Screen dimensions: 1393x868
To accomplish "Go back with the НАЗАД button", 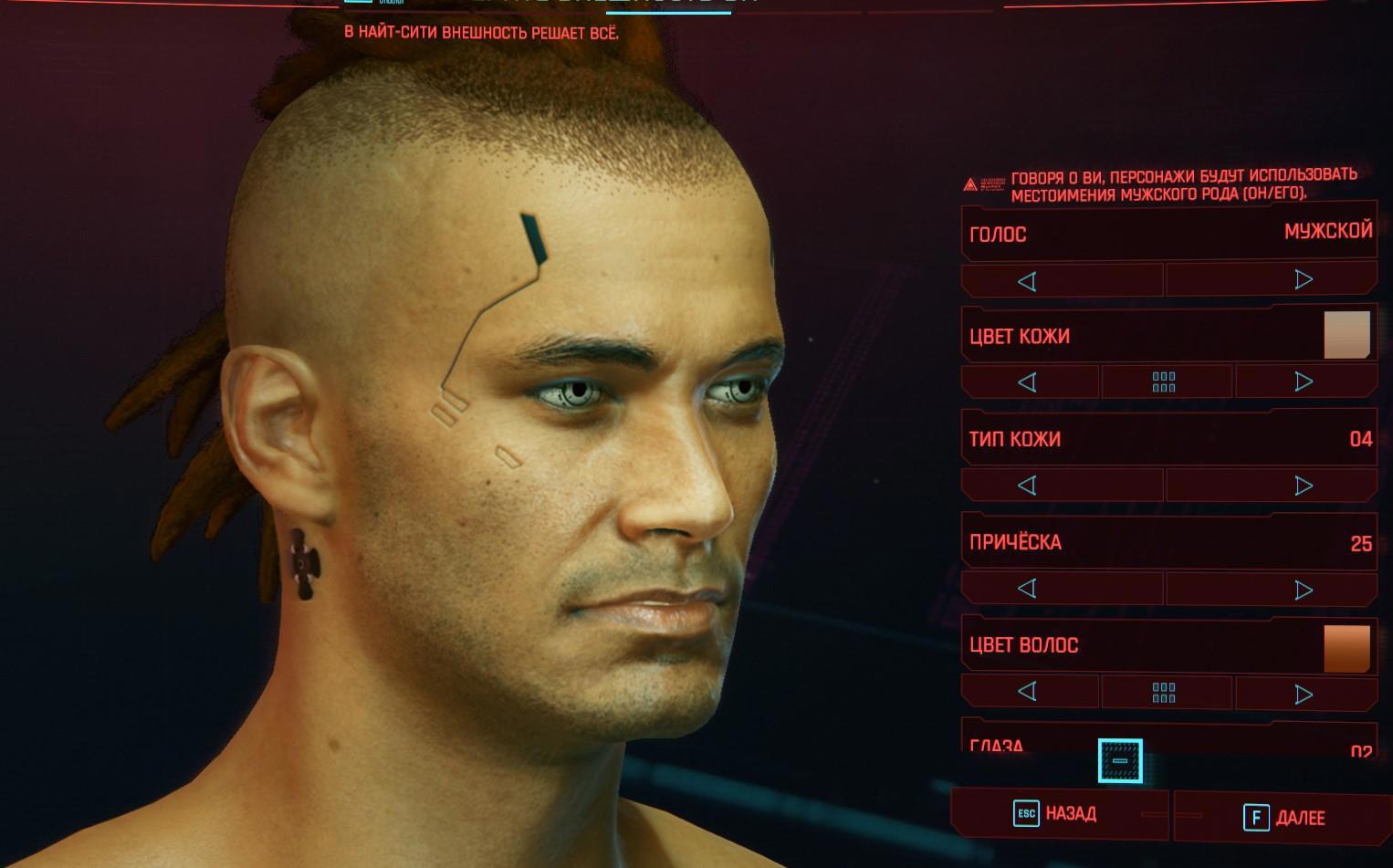I will 1057,814.
